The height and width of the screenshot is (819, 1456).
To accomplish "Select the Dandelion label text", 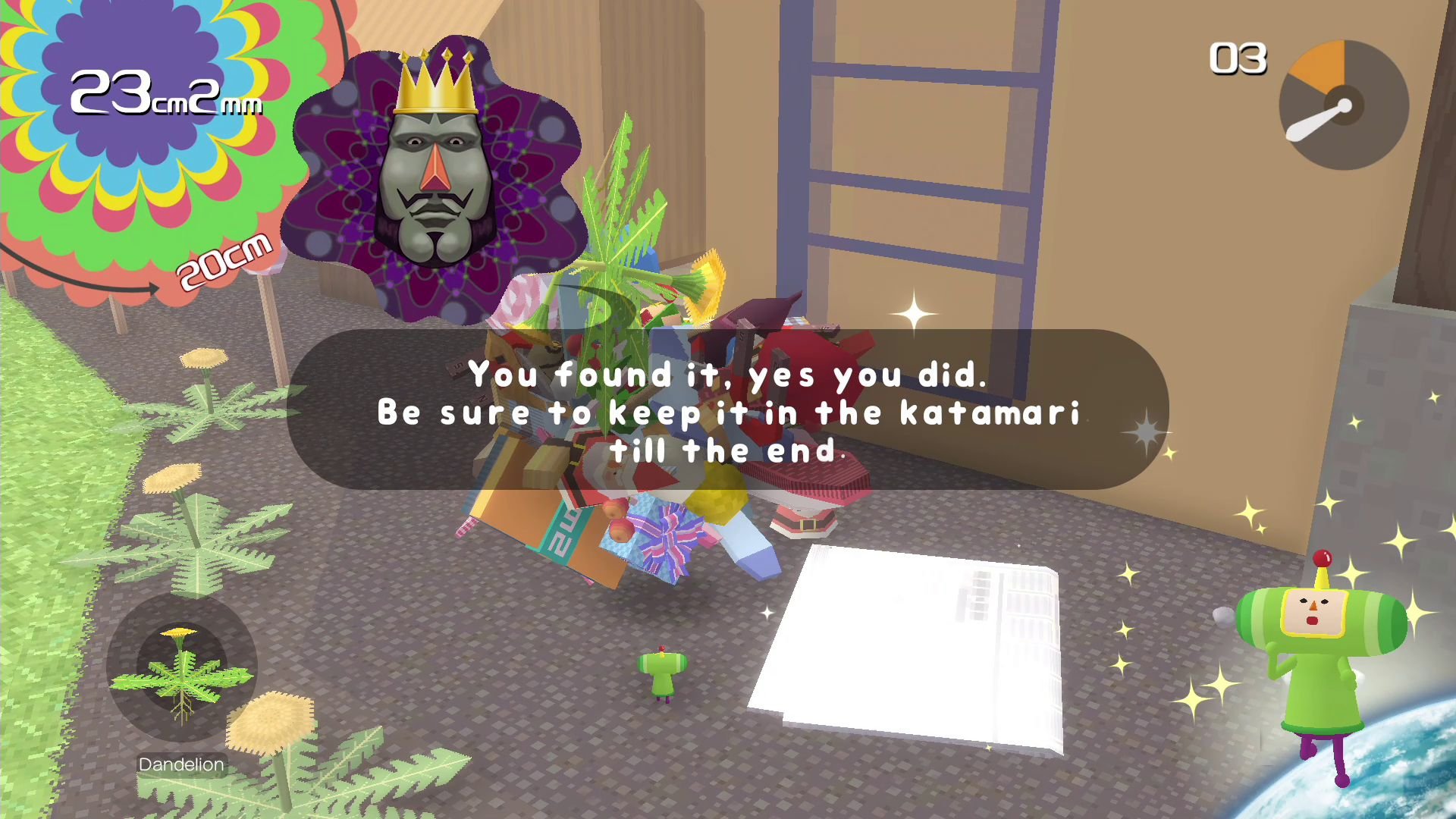I will (180, 764).
